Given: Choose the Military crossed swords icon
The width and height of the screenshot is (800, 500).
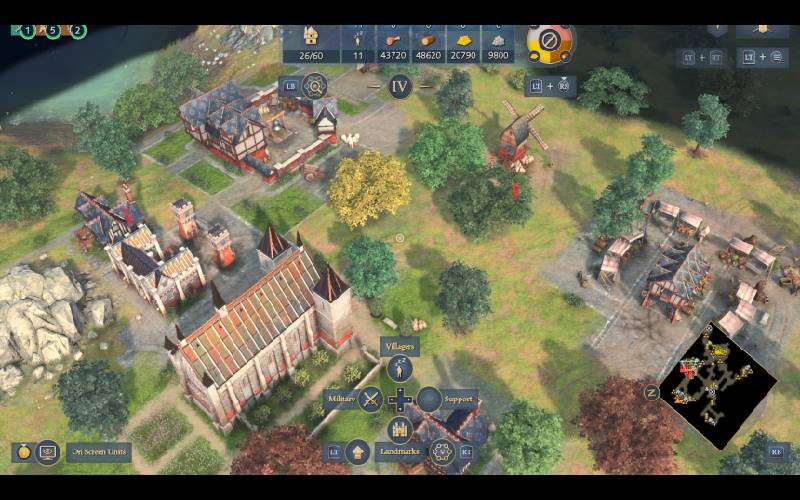Looking at the screenshot, I should 370,399.
